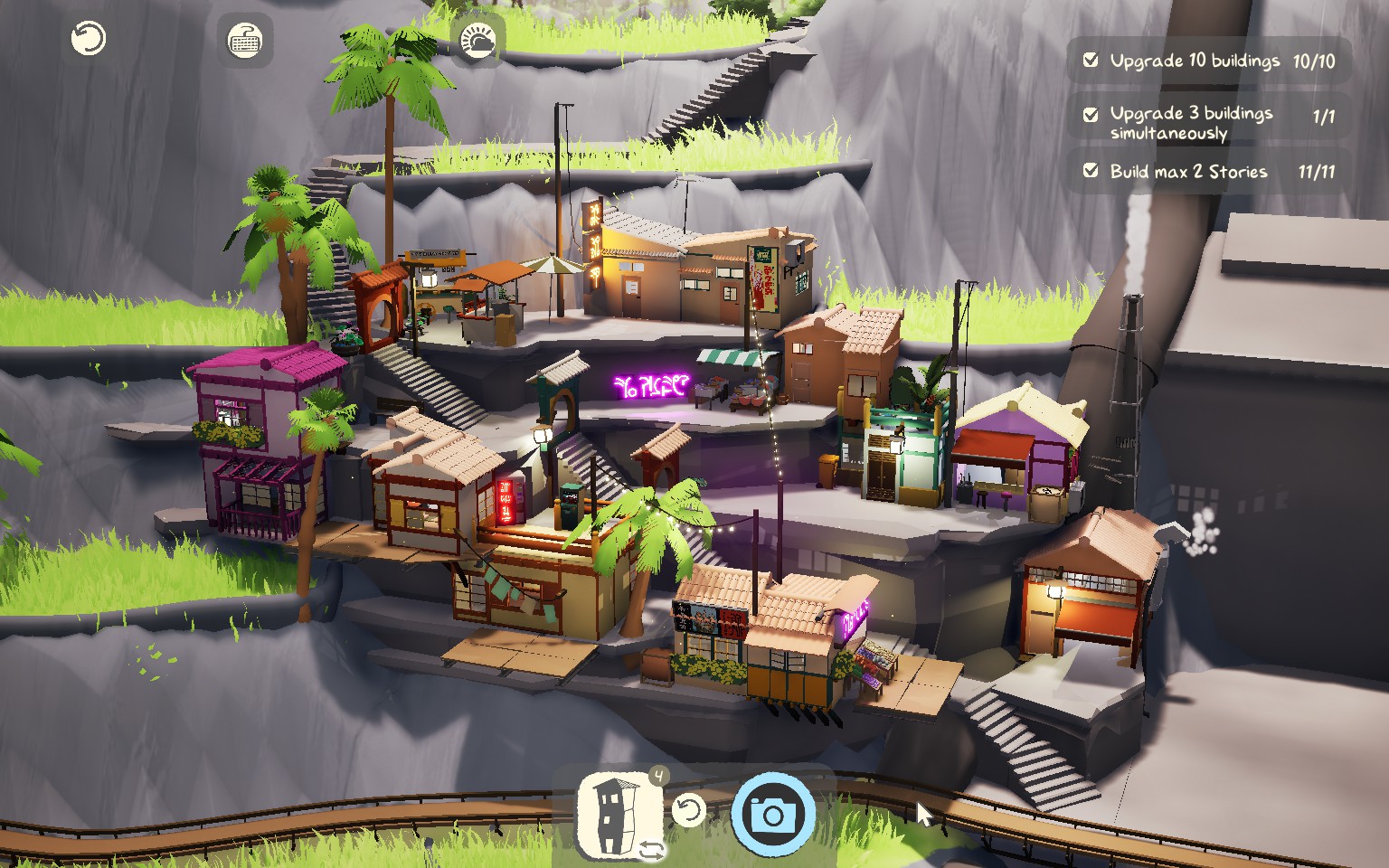
Task: Click the Build max 2 Stories objective
Action: 1208,172
